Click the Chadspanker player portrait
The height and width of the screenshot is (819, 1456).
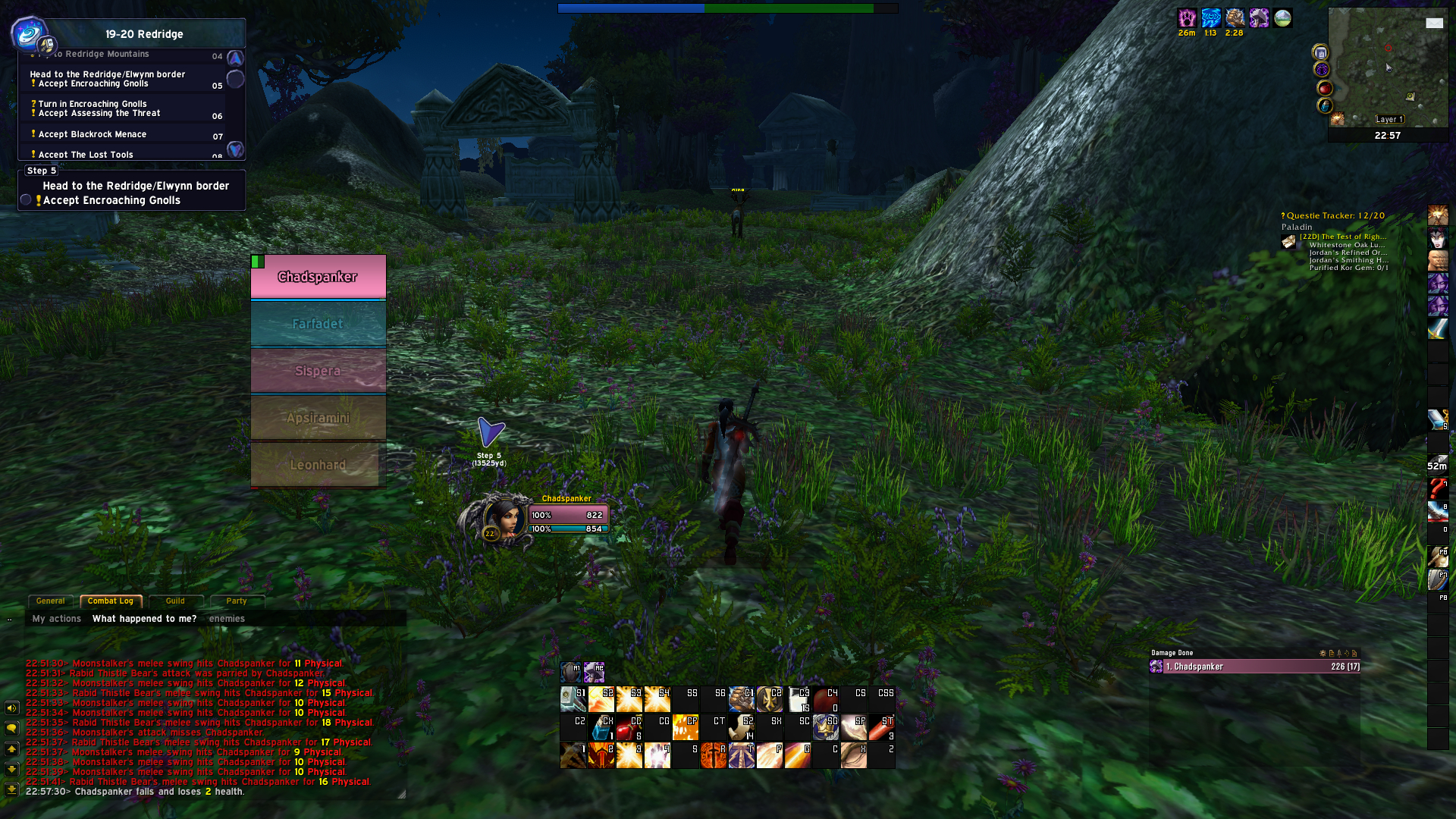coord(503,519)
